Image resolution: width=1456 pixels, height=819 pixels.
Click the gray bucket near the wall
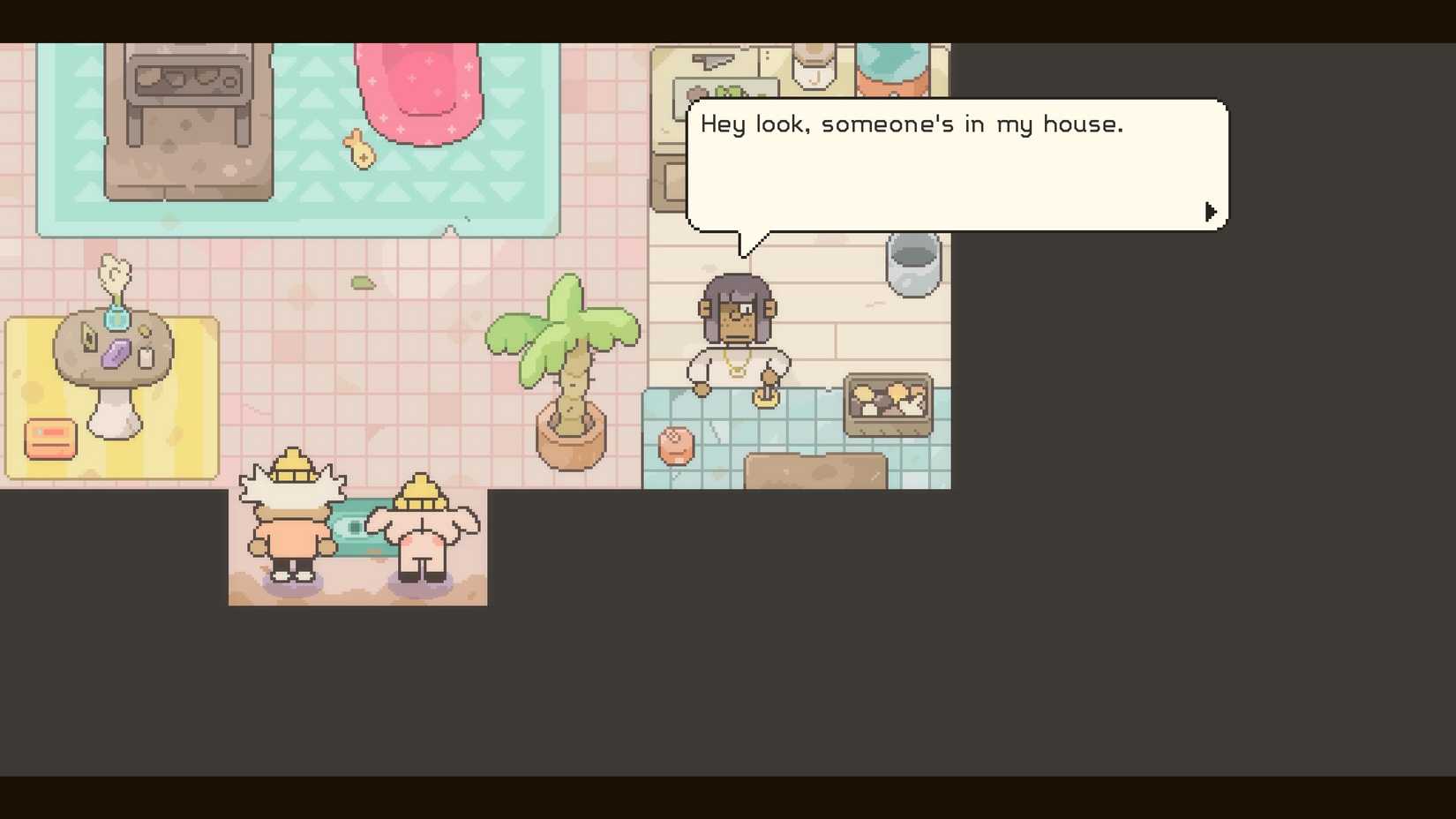pos(913,262)
